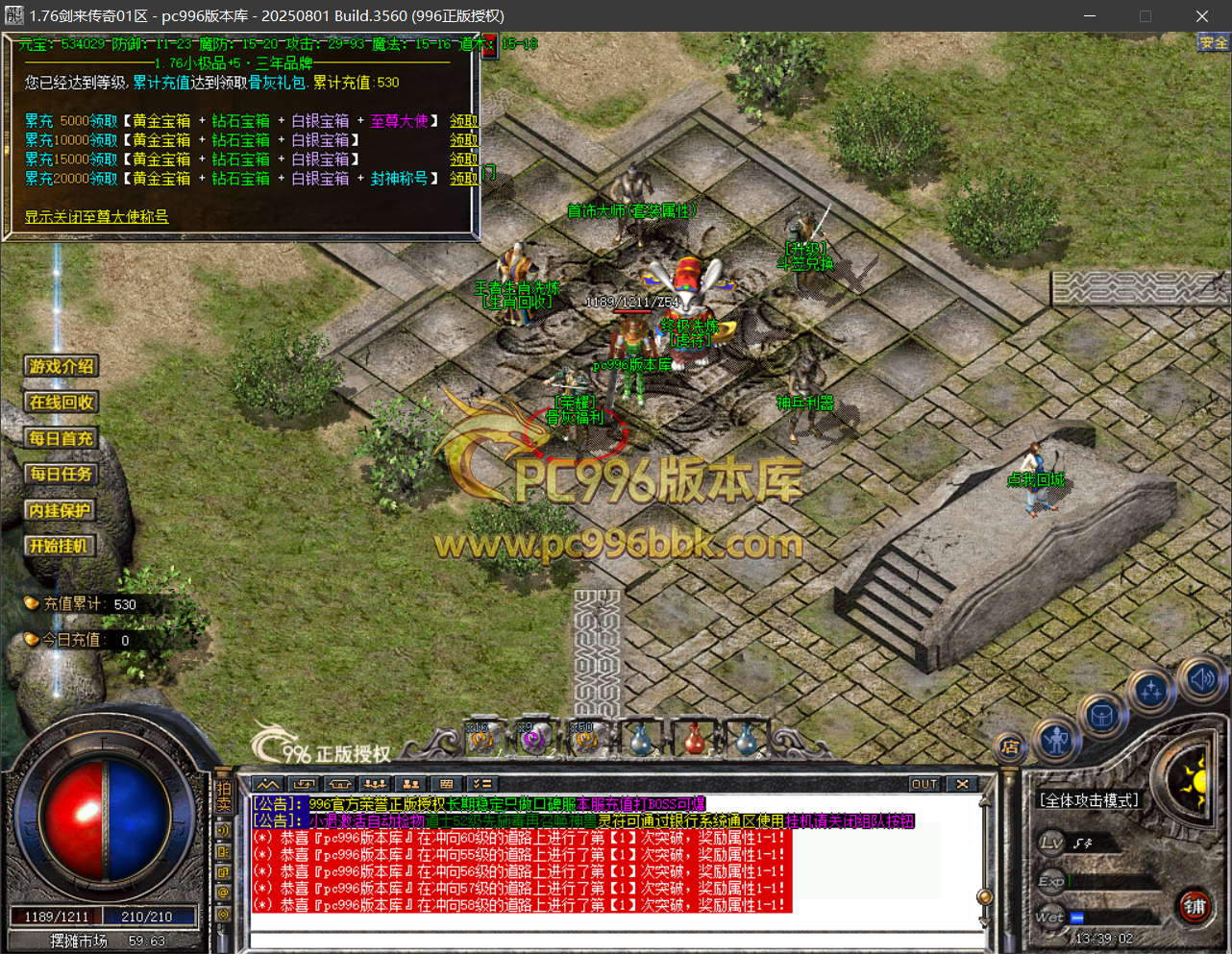Close the game window from title bar
This screenshot has height=954, width=1232.
[1201, 16]
